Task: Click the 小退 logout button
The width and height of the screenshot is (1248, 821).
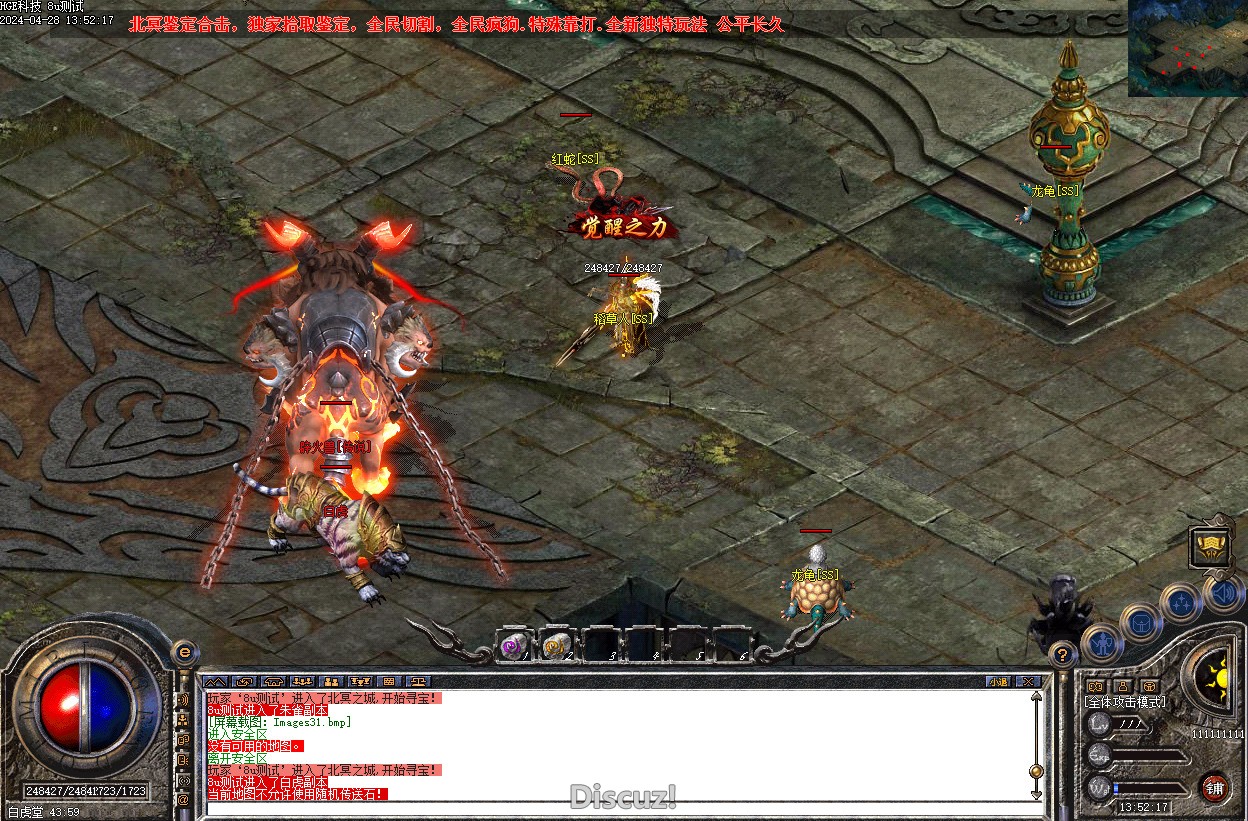Action: pyautogui.click(x=997, y=681)
